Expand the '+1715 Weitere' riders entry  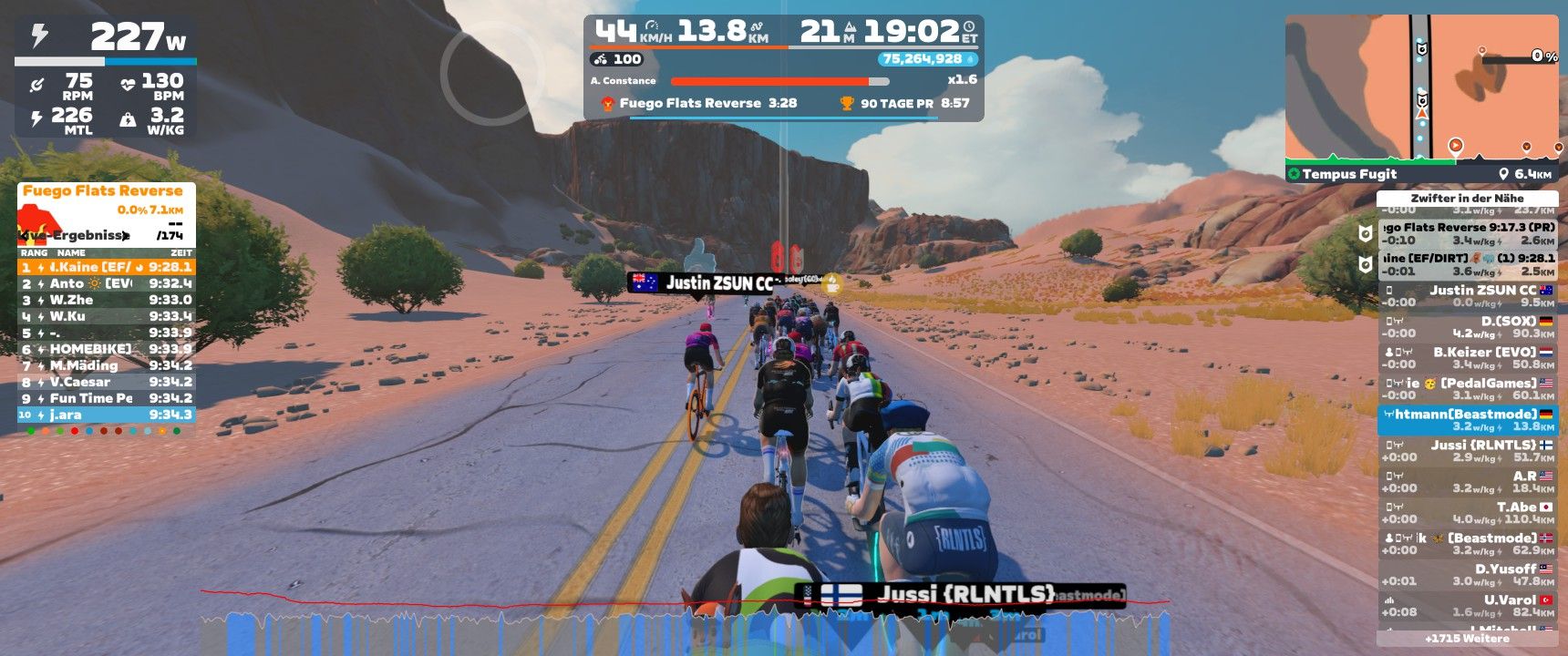click(x=1467, y=639)
